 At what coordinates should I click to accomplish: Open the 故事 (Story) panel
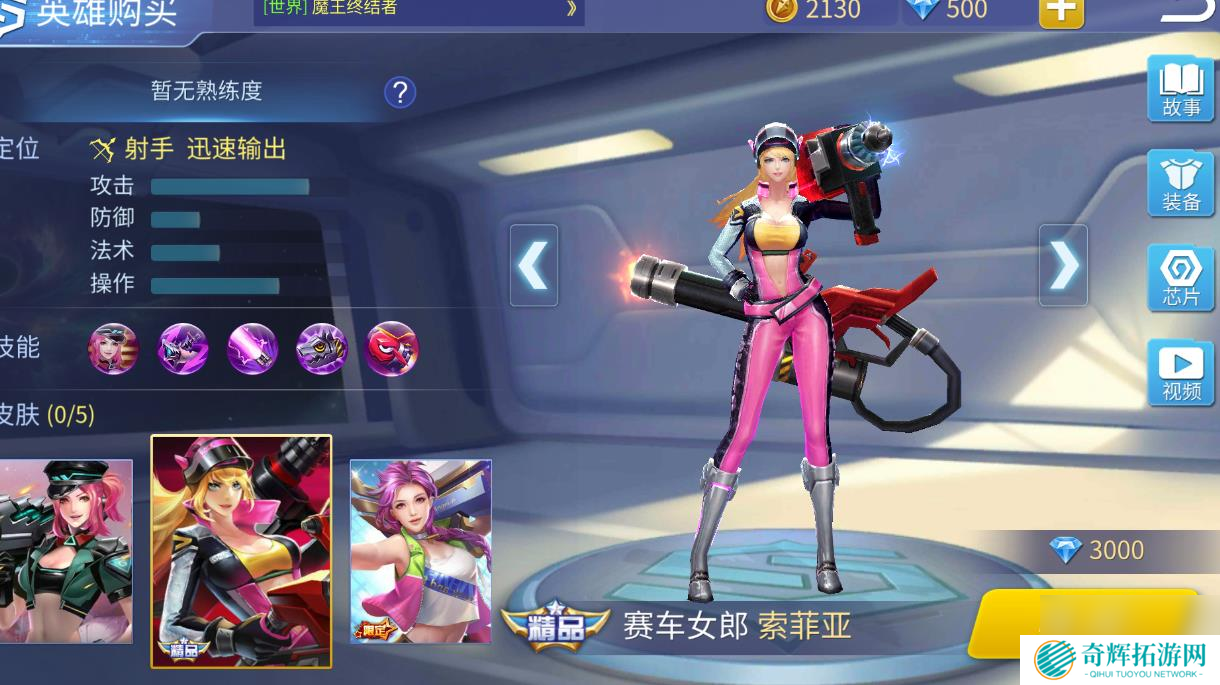click(1180, 89)
